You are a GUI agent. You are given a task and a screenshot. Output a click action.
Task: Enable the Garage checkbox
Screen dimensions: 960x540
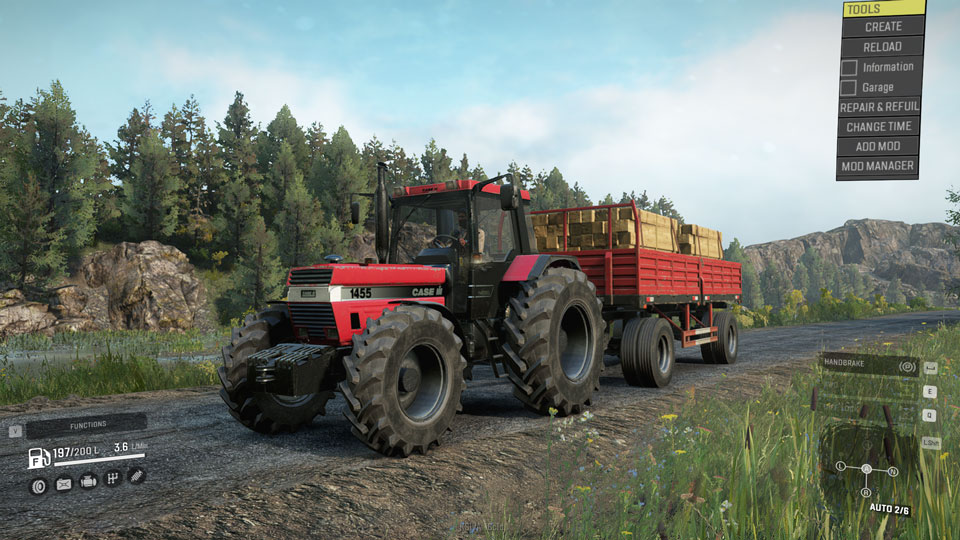[x=849, y=87]
